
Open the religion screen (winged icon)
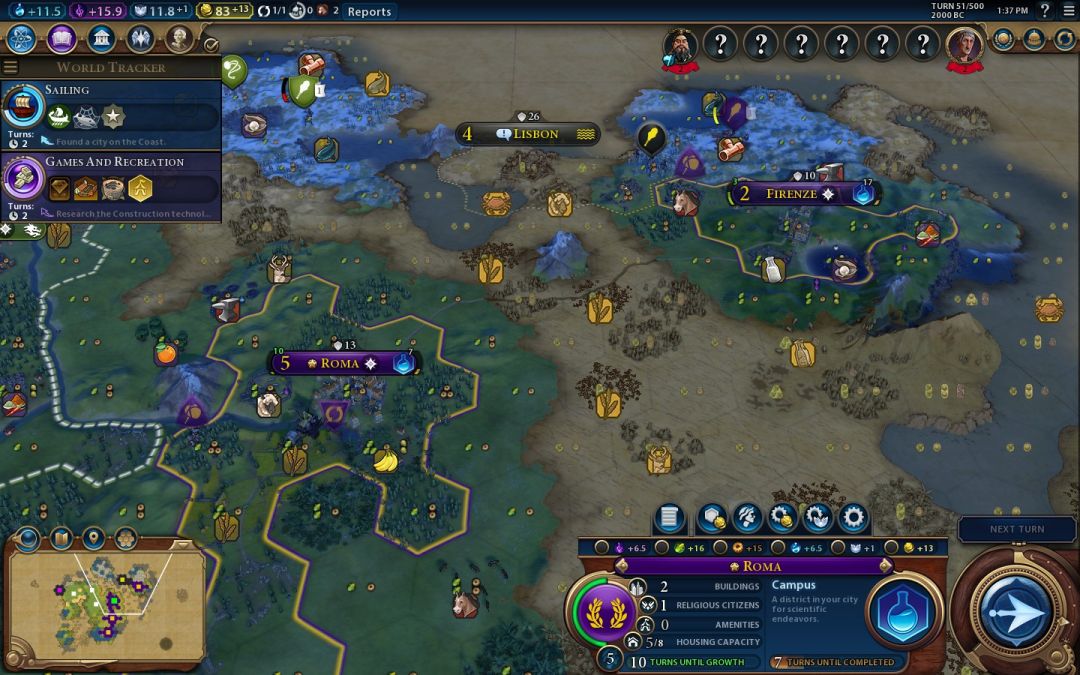(140, 39)
